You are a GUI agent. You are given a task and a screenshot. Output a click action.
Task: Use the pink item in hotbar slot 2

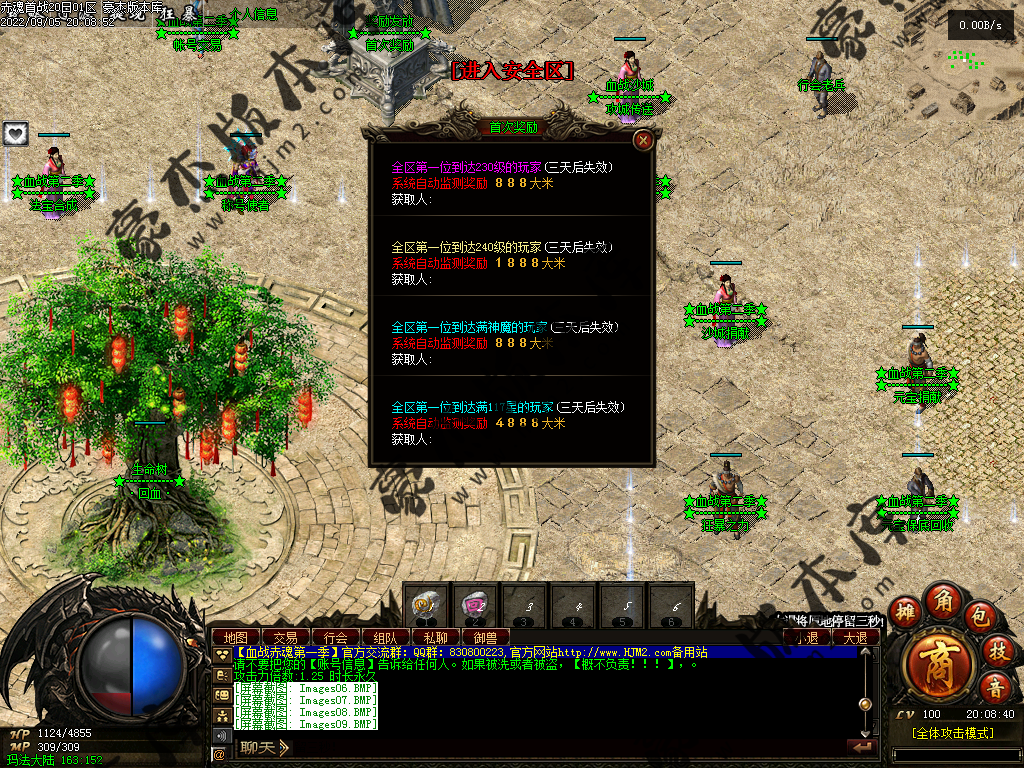pyautogui.click(x=475, y=605)
